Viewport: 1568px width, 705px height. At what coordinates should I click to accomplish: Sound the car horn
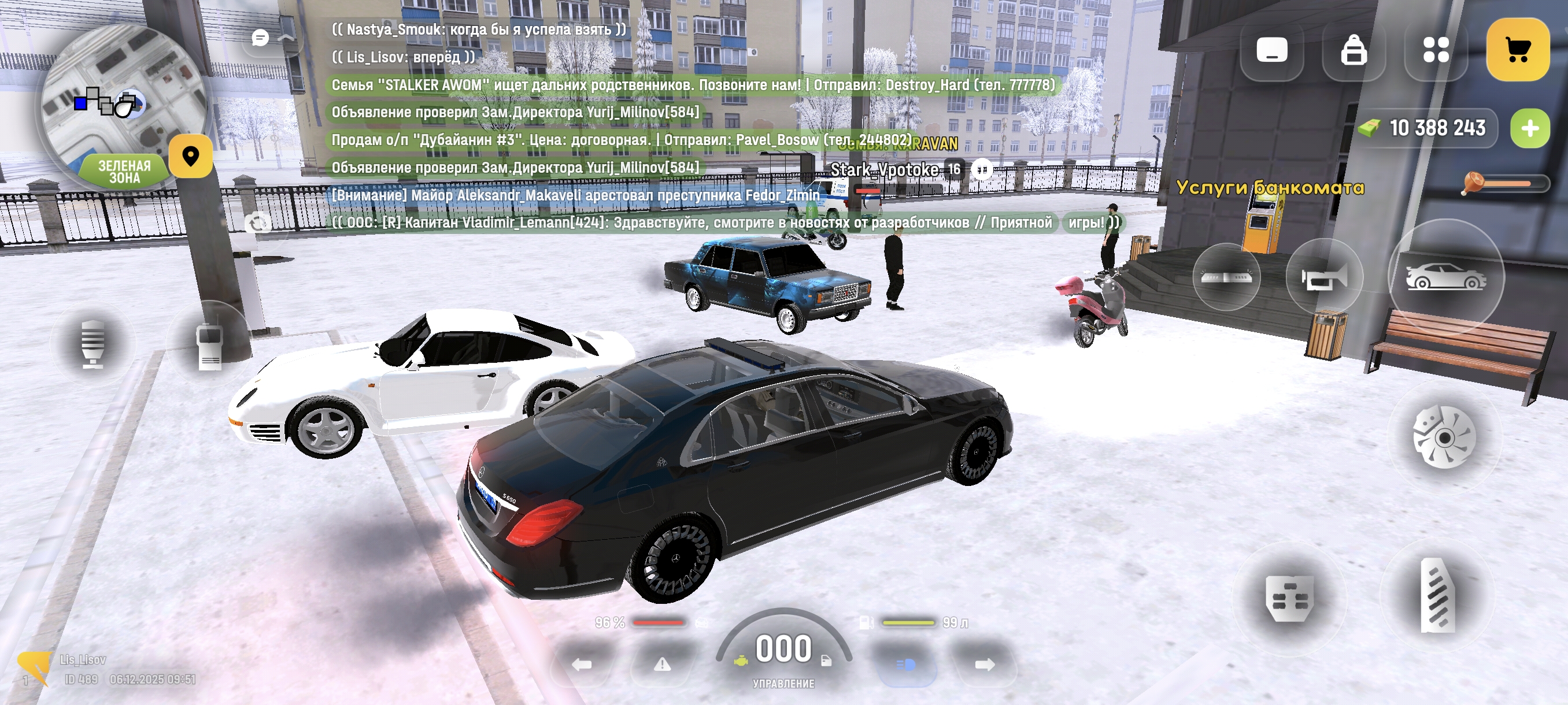tap(1324, 278)
